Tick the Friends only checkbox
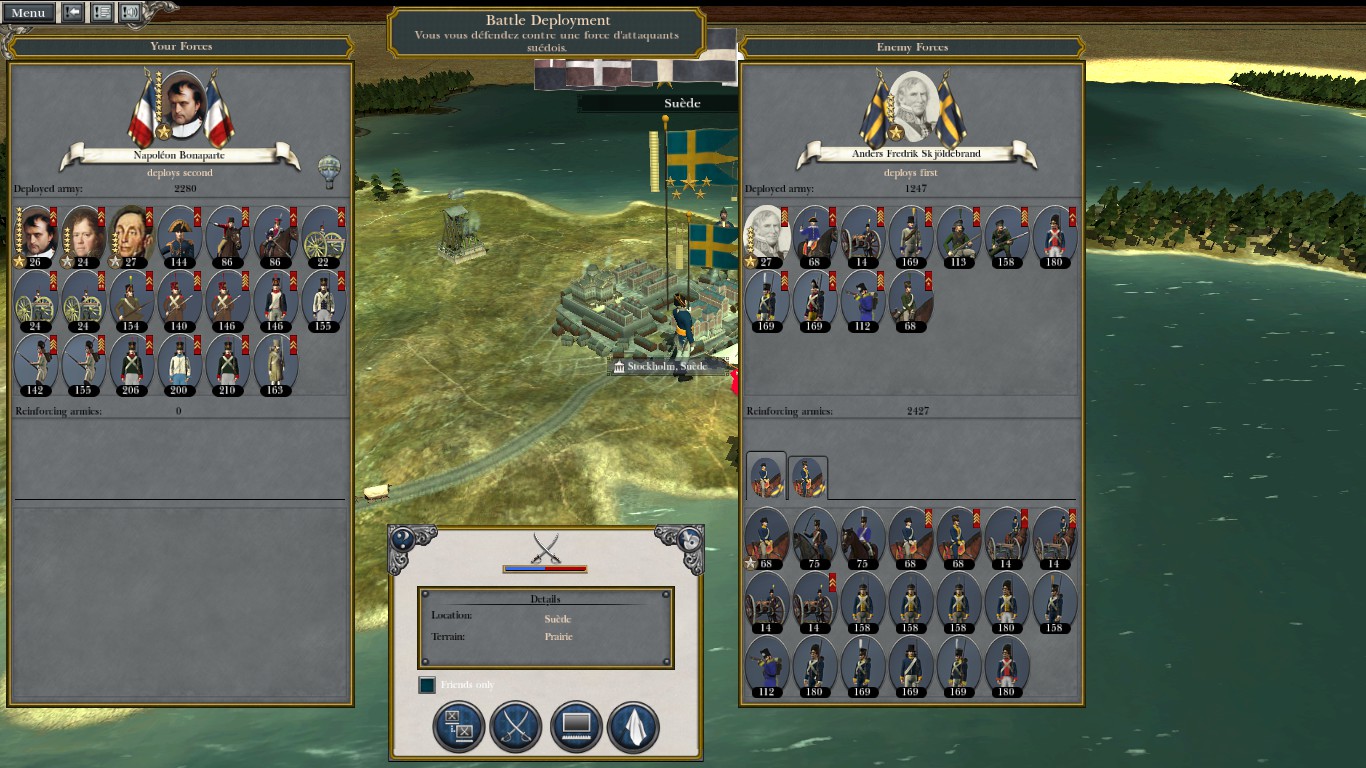The width and height of the screenshot is (1366, 768). coord(427,685)
